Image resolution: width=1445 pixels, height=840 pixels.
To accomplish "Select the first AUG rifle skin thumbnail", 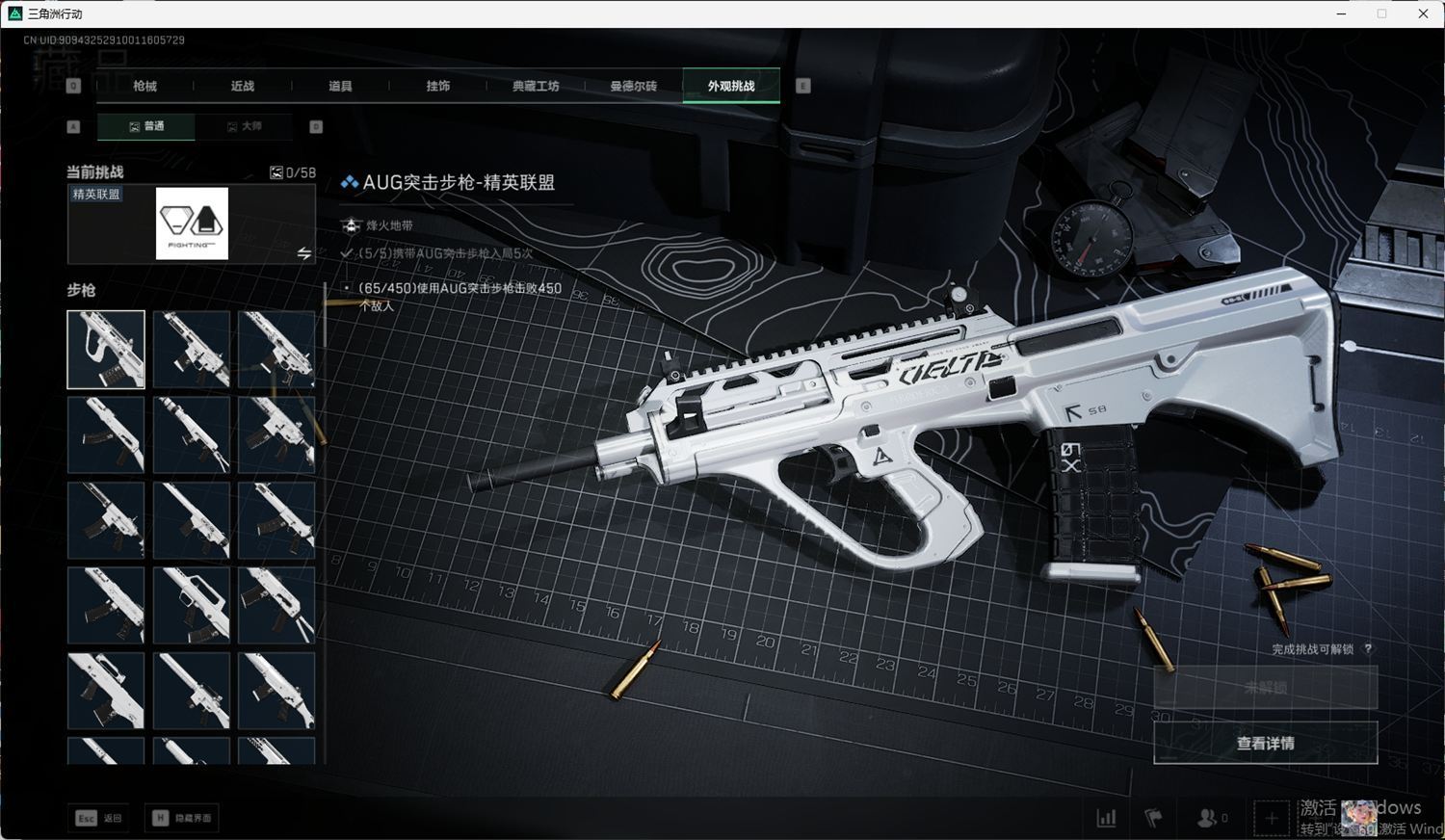I will (x=106, y=349).
